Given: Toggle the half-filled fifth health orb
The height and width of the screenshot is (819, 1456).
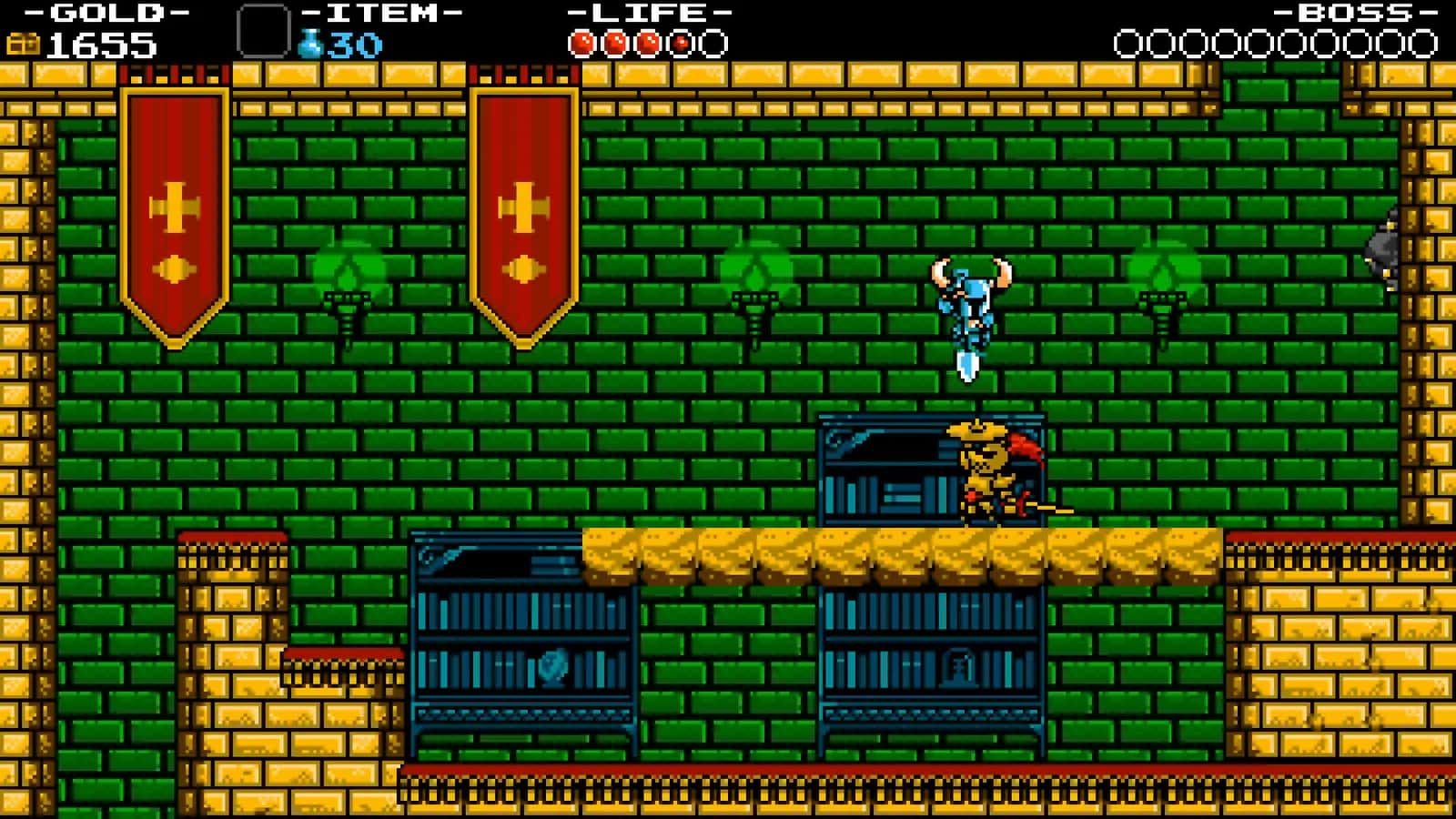Looking at the screenshot, I should [x=681, y=41].
